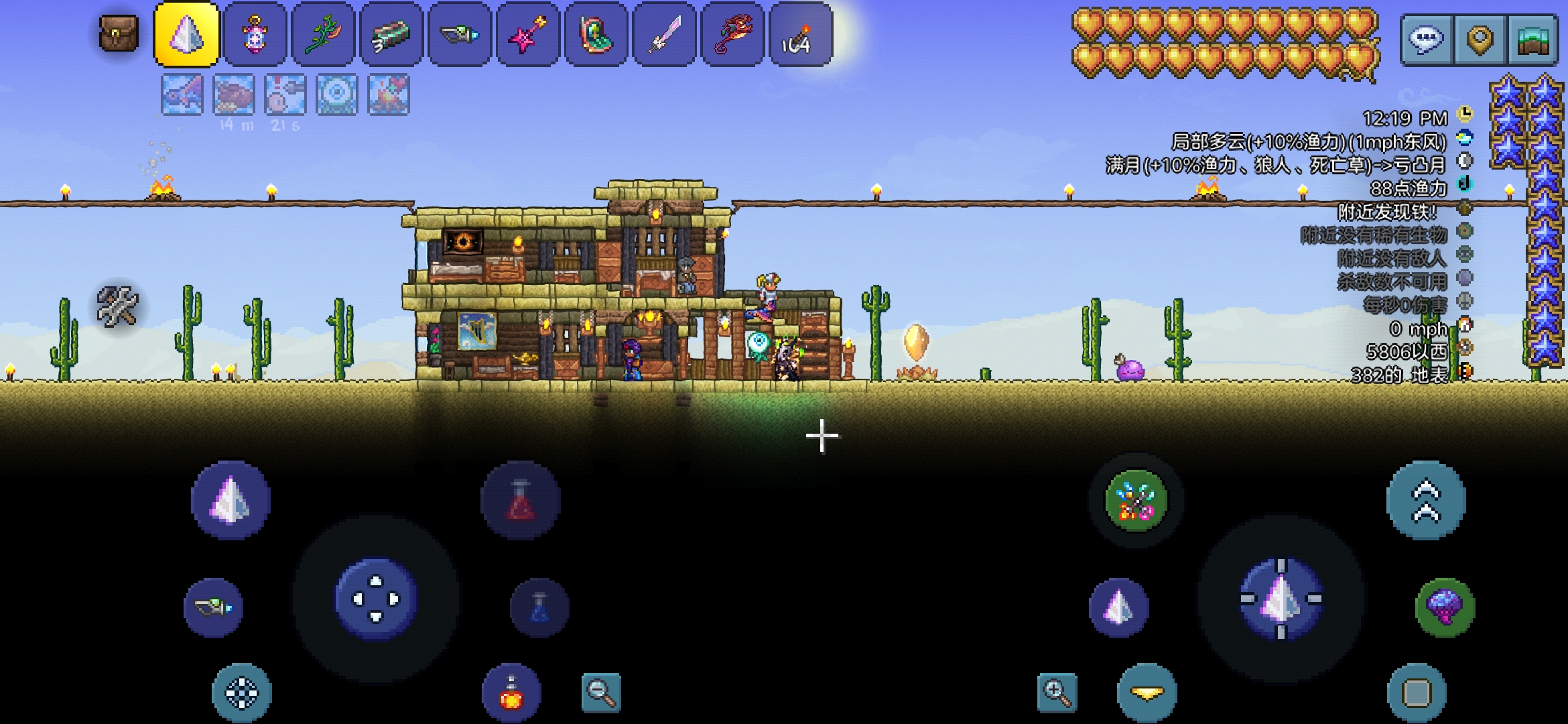
Task: Toggle the smart cursor crosshair button
Action: click(241, 693)
